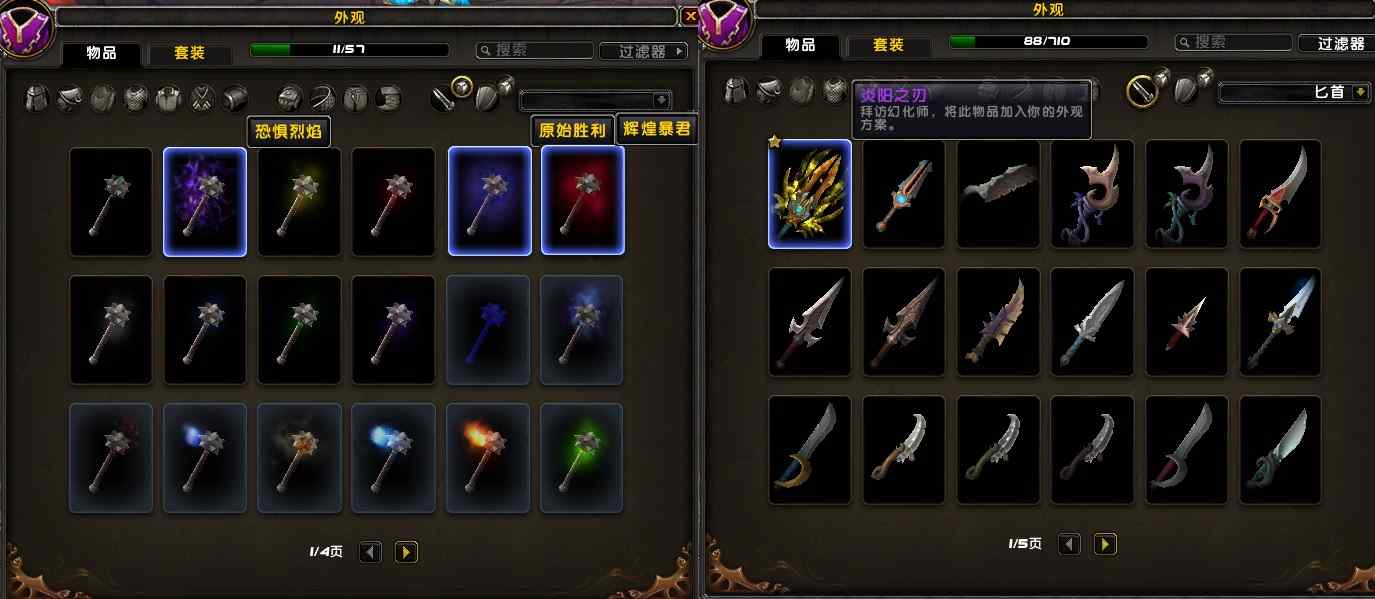The image size is (1375, 599).
Task: Switch to 套装 tab in the 11/57 window
Action: click(189, 52)
